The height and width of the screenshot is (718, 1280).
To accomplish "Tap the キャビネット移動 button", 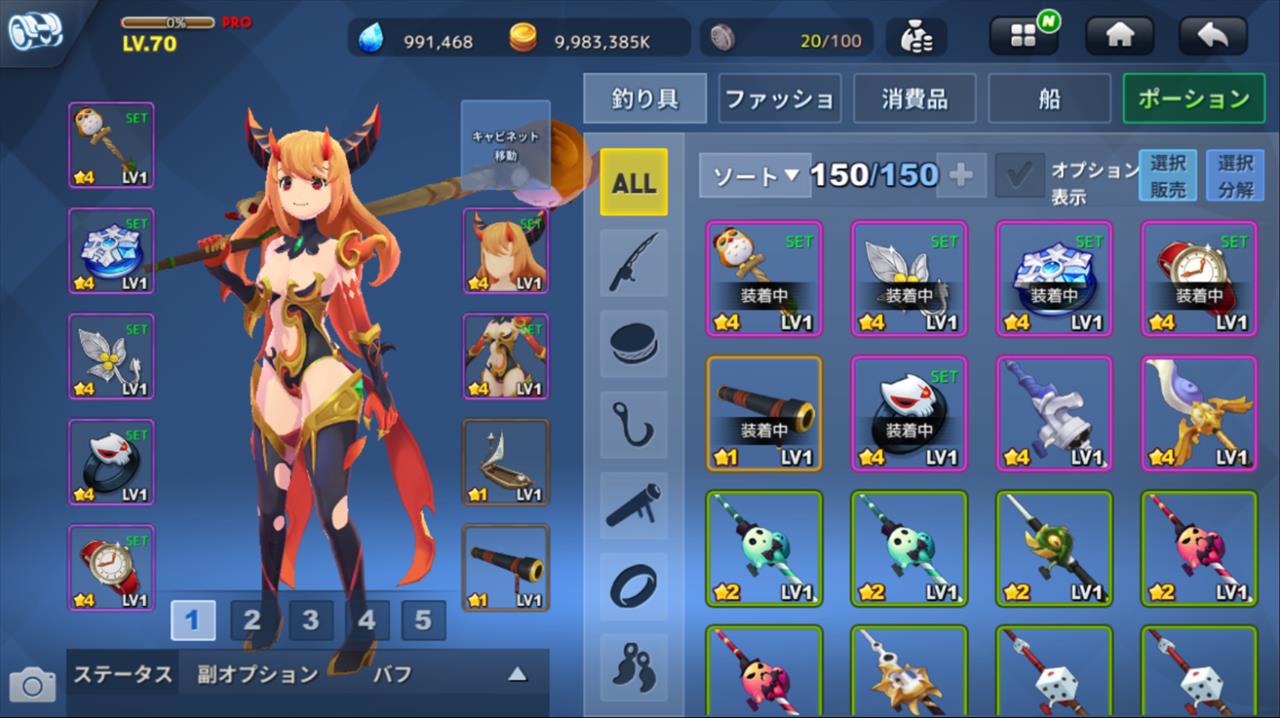I will click(x=505, y=145).
